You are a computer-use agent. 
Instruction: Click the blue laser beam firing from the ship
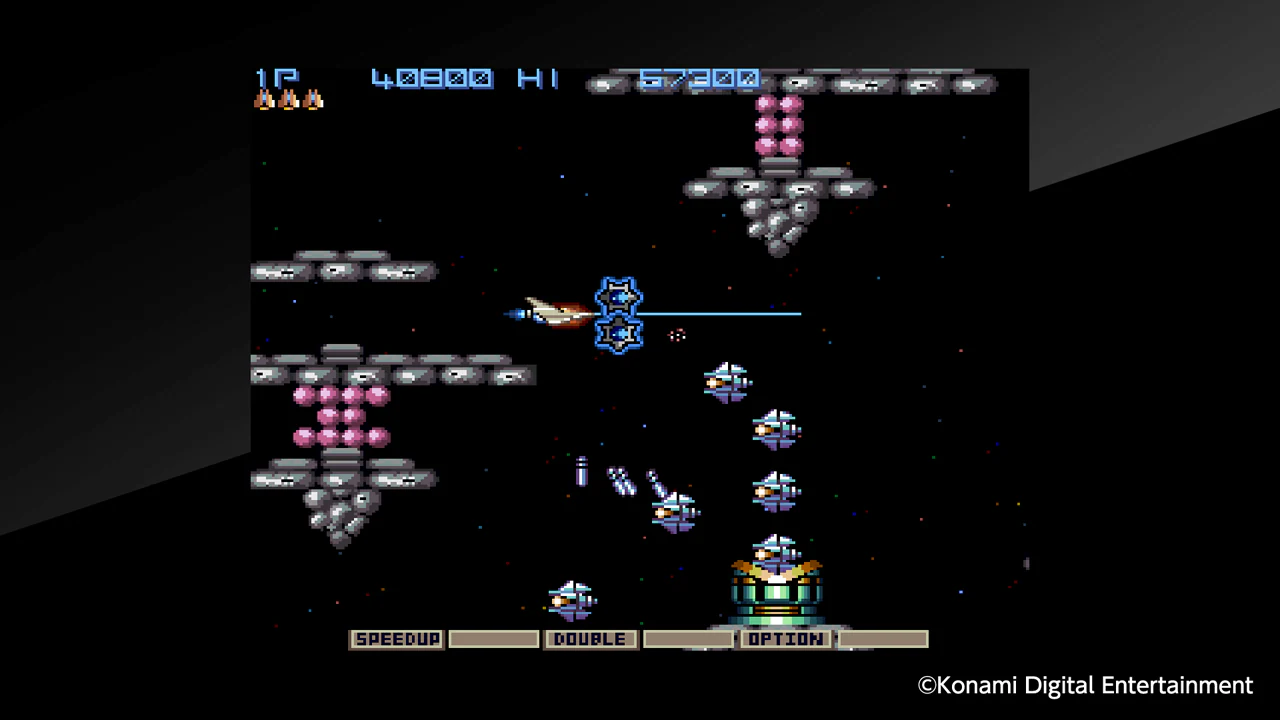pyautogui.click(x=720, y=315)
